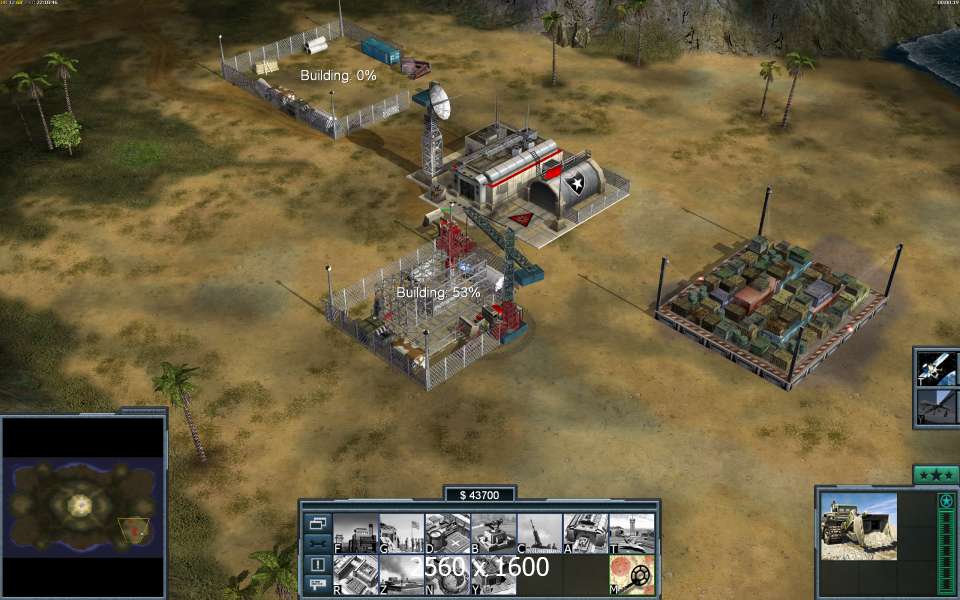This screenshot has width=960, height=600.
Task: Click the exclamation mark button
Action: pos(317,565)
